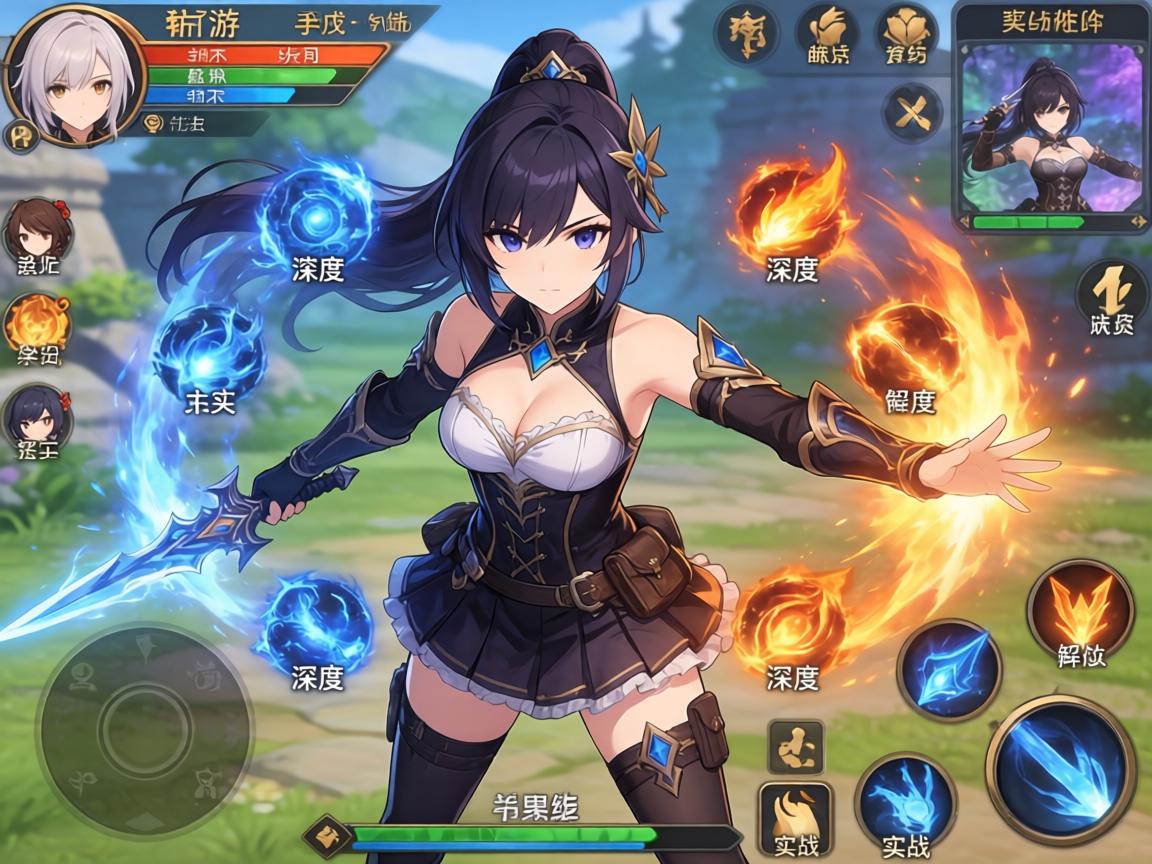This screenshot has width=1152, height=864.
Task: Trigger the blue crystal shard skill
Action: point(949,669)
